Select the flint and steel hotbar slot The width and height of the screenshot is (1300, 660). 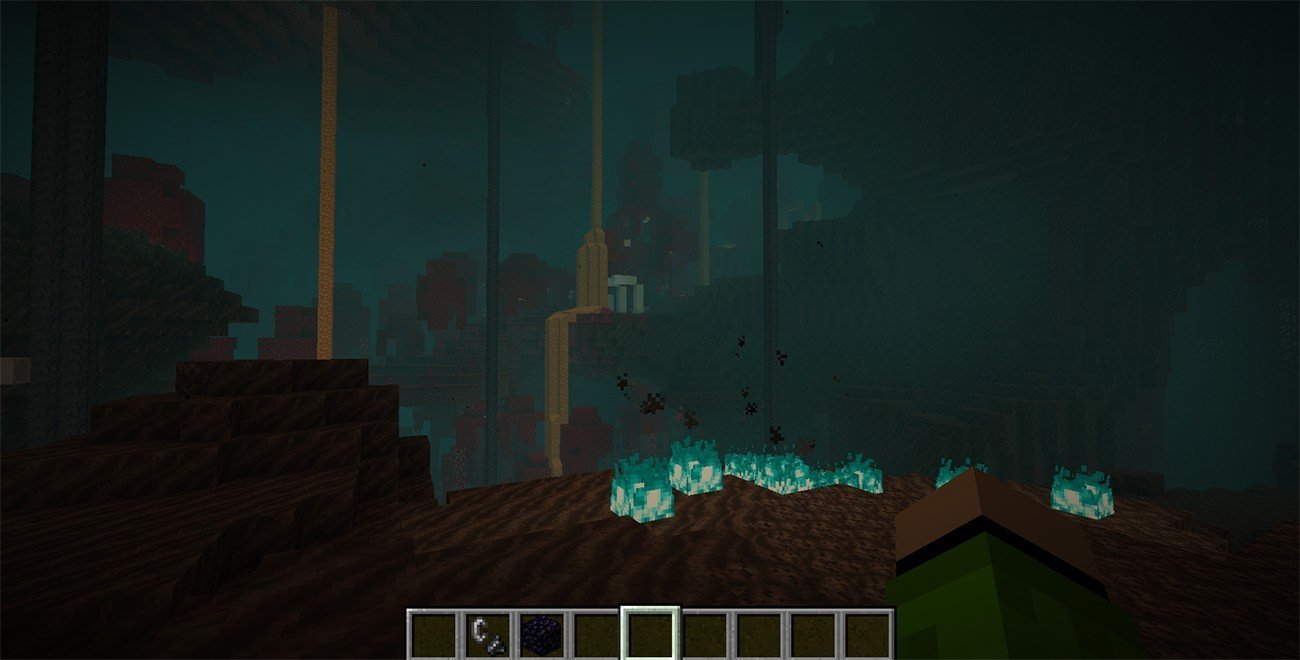coord(487,634)
